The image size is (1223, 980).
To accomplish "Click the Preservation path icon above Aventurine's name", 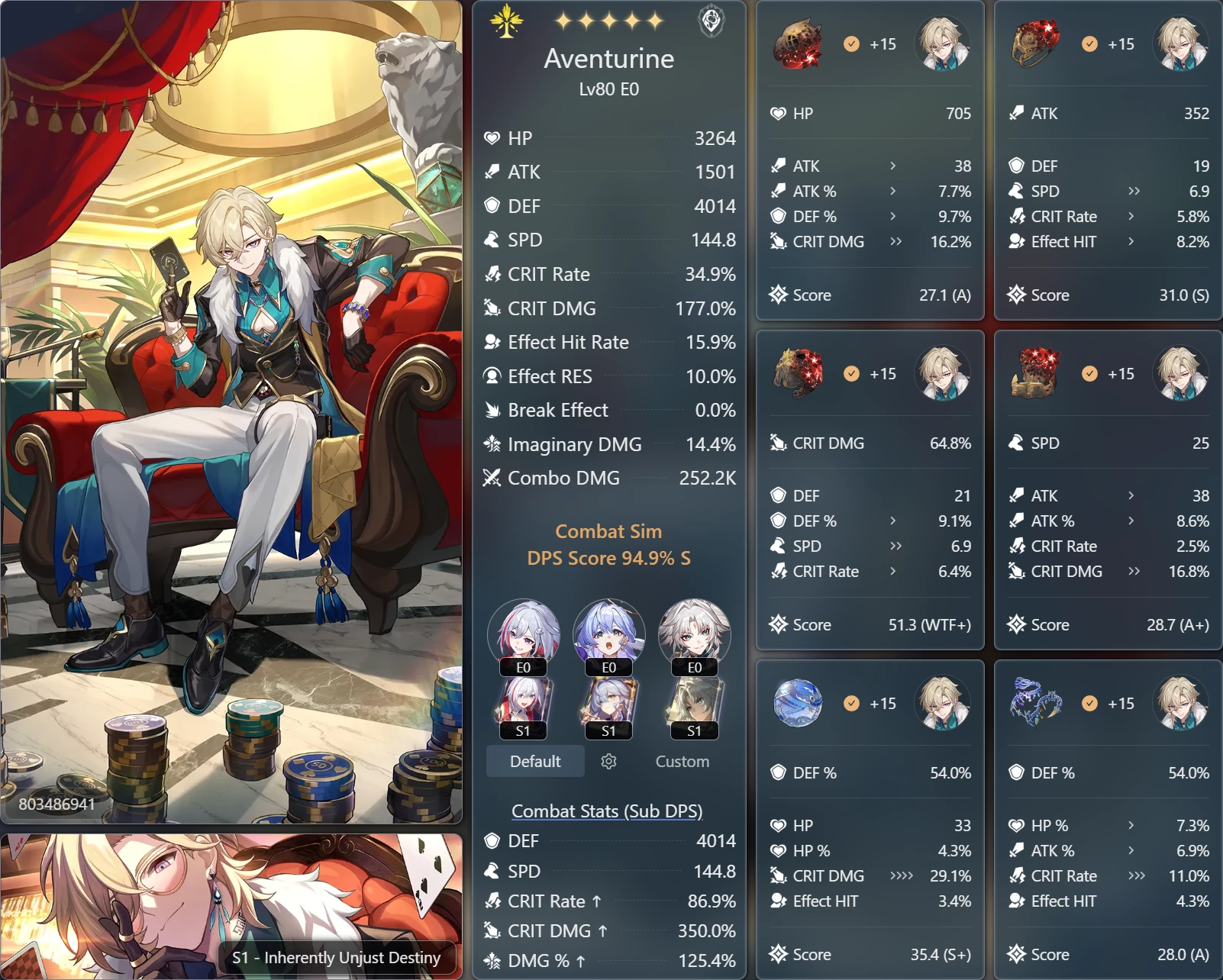I will pyautogui.click(x=505, y=21).
